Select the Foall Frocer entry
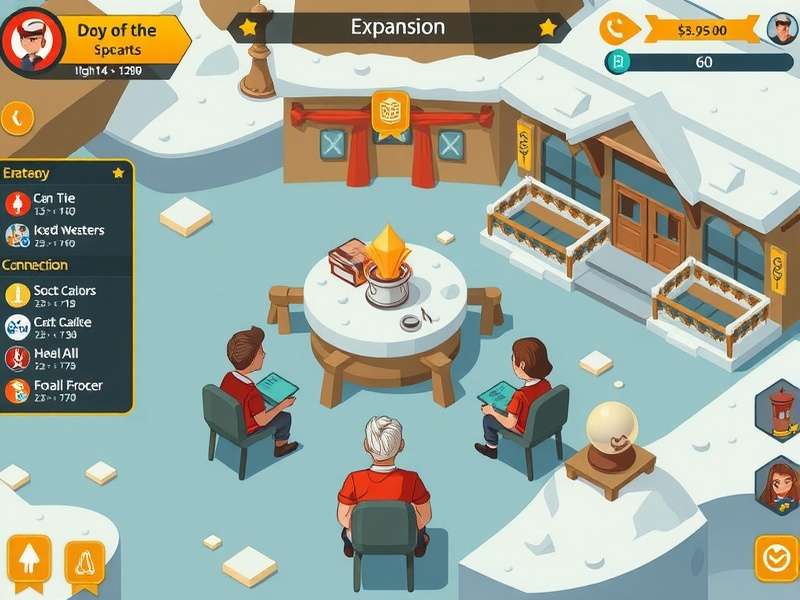800x600 pixels. click(x=60, y=390)
